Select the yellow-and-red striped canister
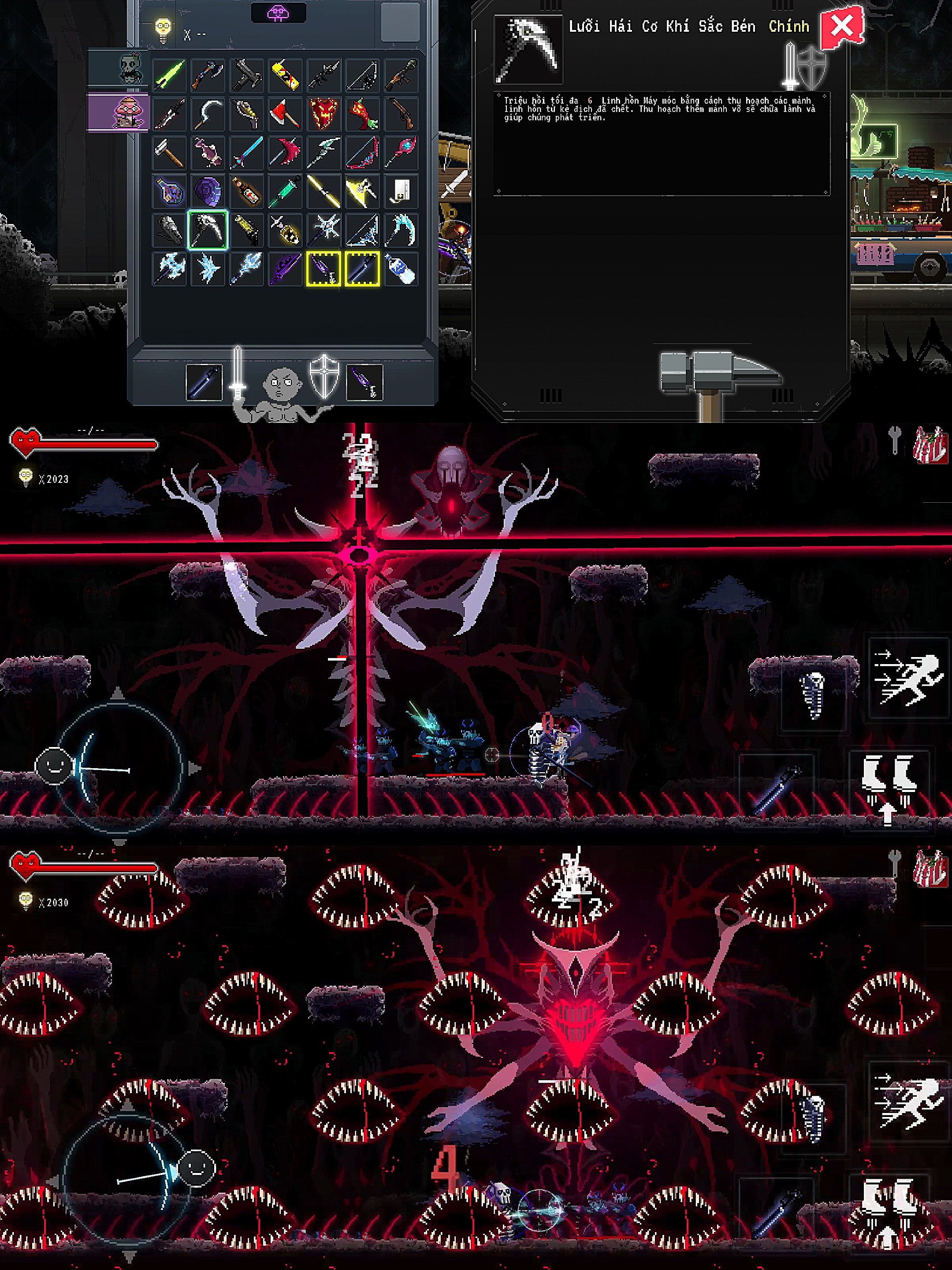 285,75
